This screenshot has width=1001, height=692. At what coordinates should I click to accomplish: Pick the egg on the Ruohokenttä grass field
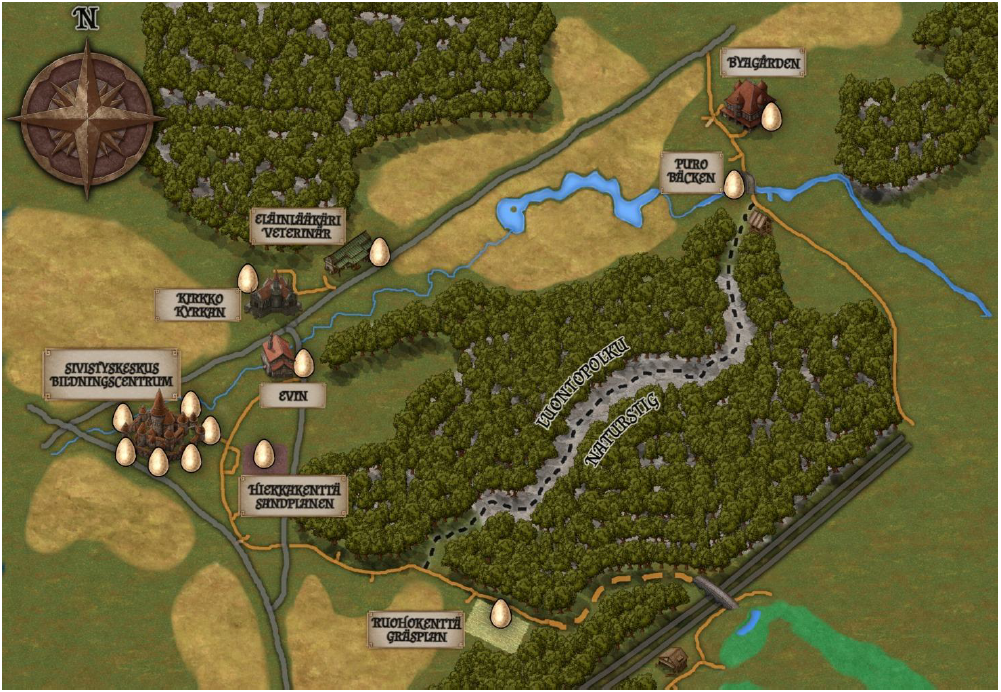pos(500,613)
